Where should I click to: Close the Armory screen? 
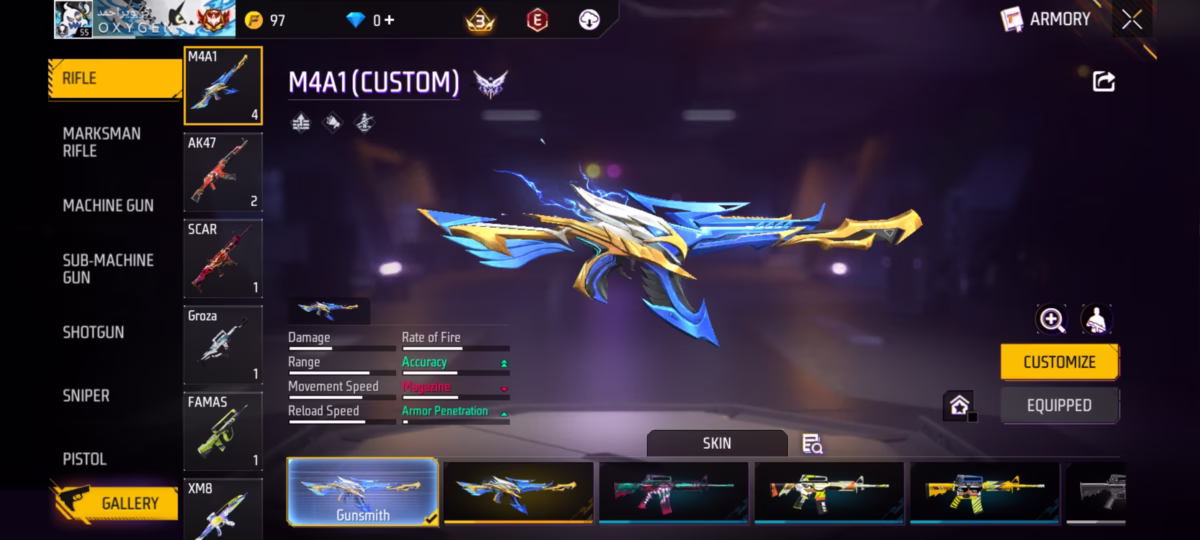tap(1132, 19)
